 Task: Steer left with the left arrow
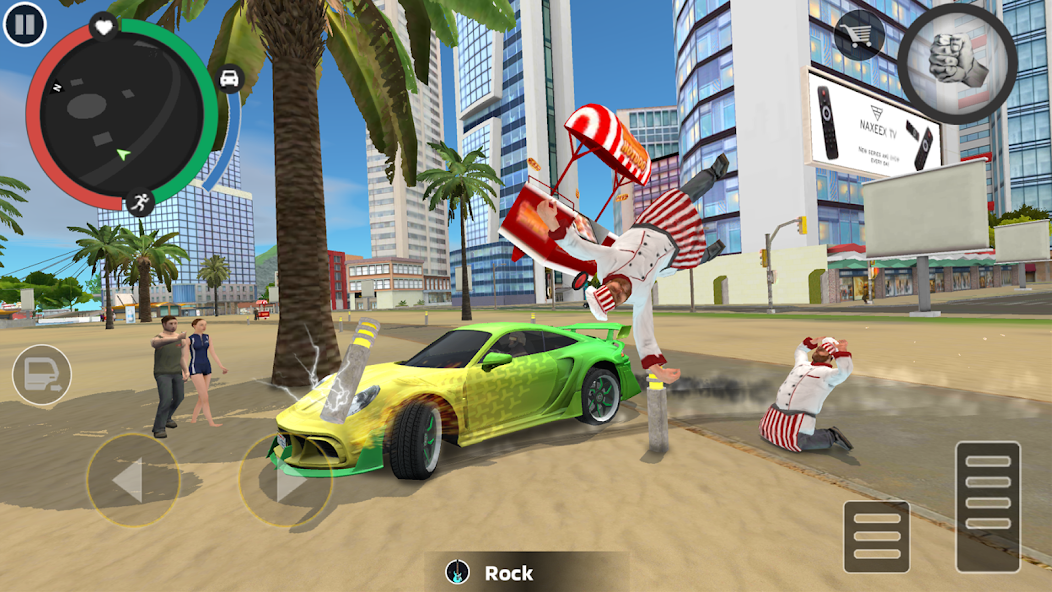tap(132, 481)
